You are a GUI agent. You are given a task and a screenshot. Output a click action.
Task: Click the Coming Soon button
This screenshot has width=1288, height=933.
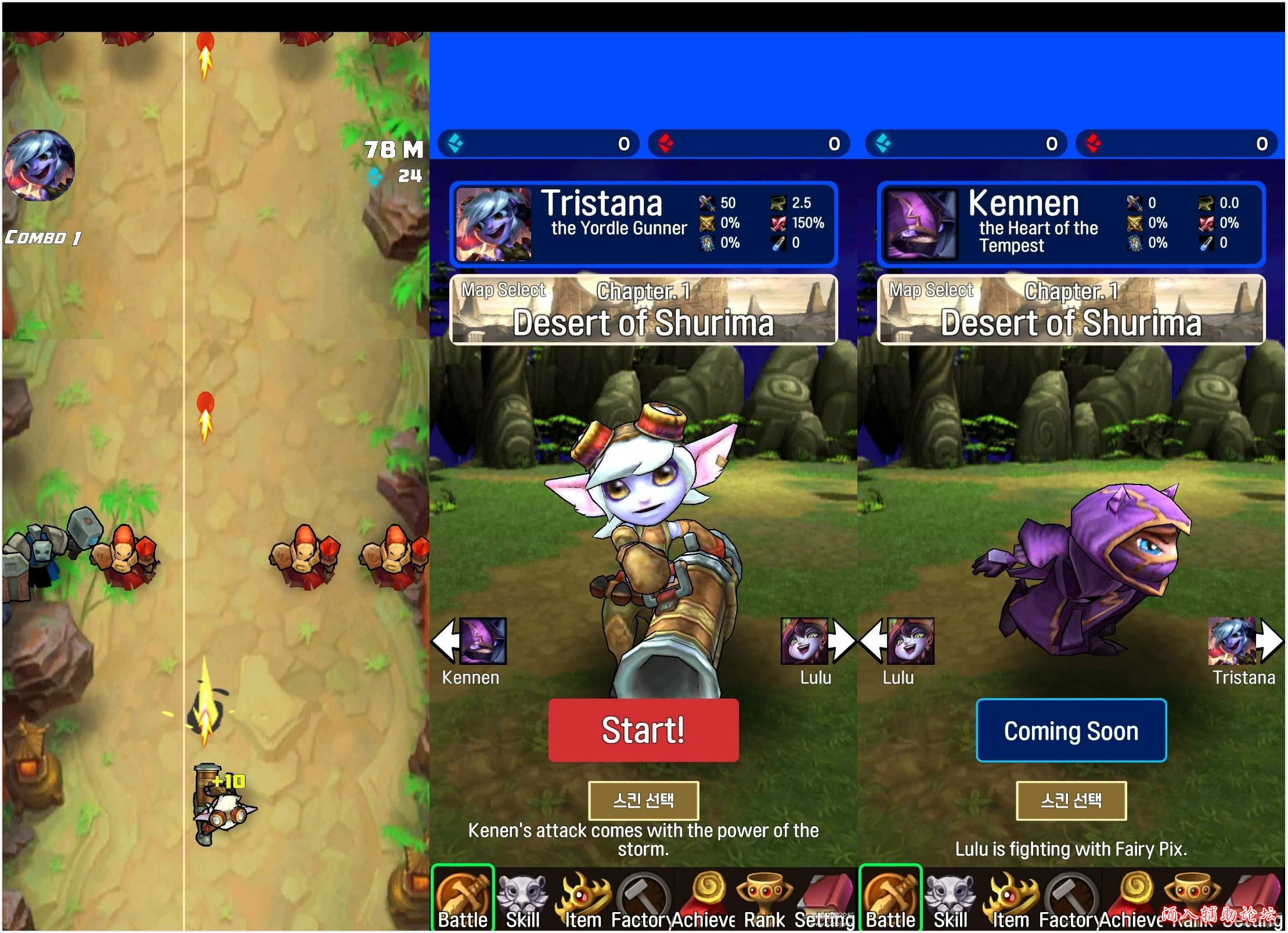1071,731
